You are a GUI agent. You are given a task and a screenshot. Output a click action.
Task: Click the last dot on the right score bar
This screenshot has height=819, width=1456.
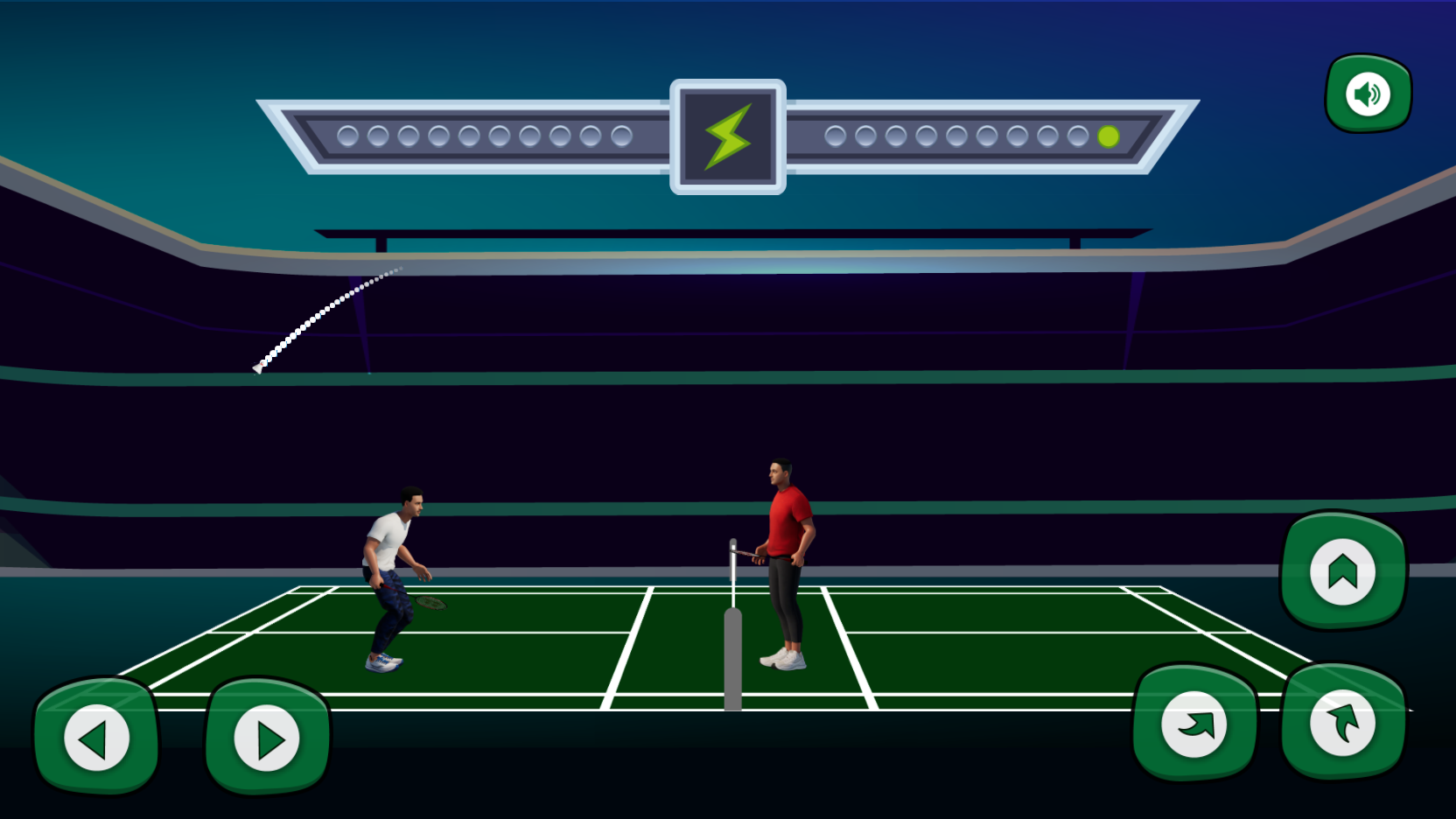point(1108,136)
